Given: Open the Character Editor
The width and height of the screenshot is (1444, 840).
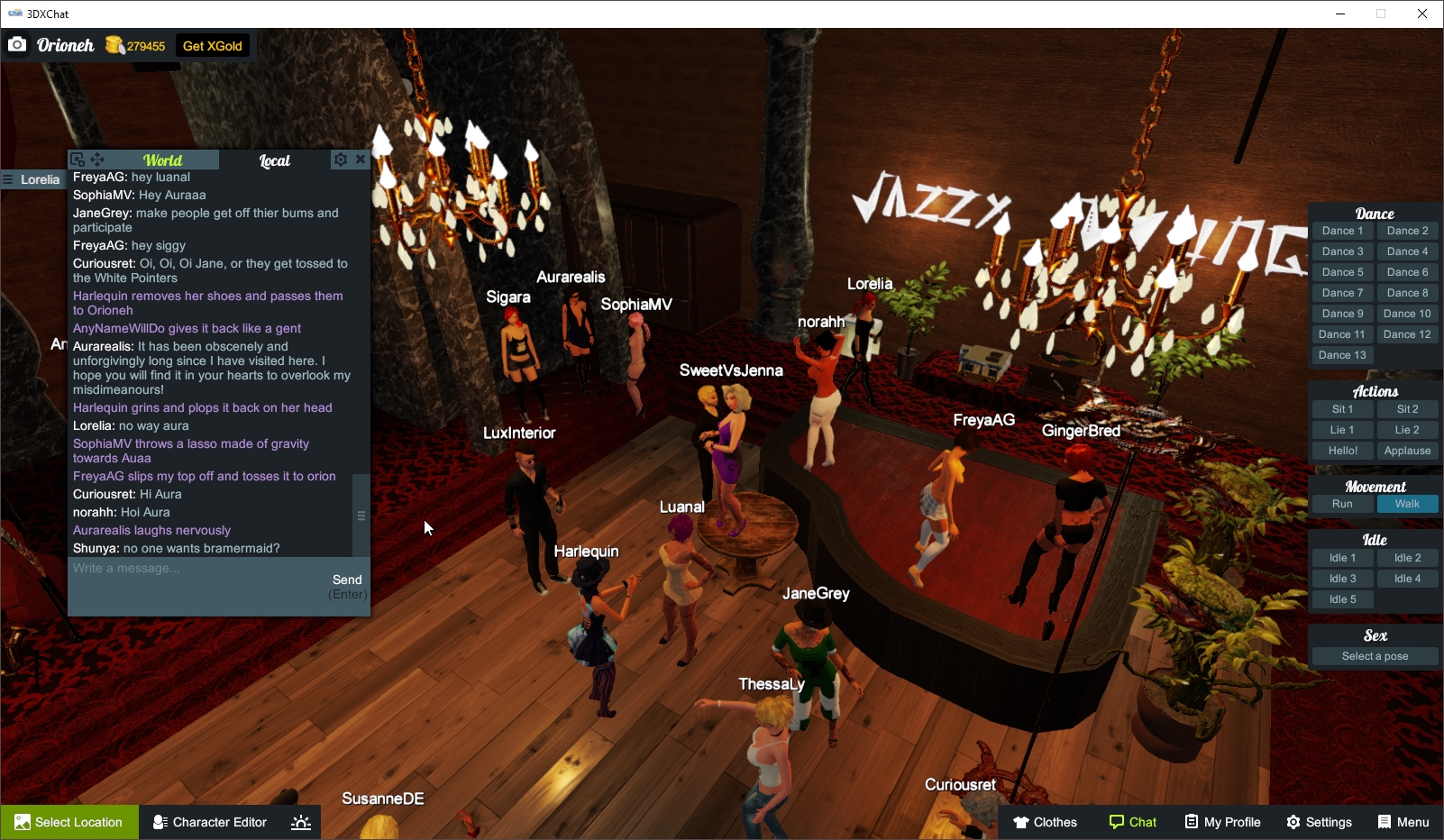Looking at the screenshot, I should pyautogui.click(x=209, y=822).
